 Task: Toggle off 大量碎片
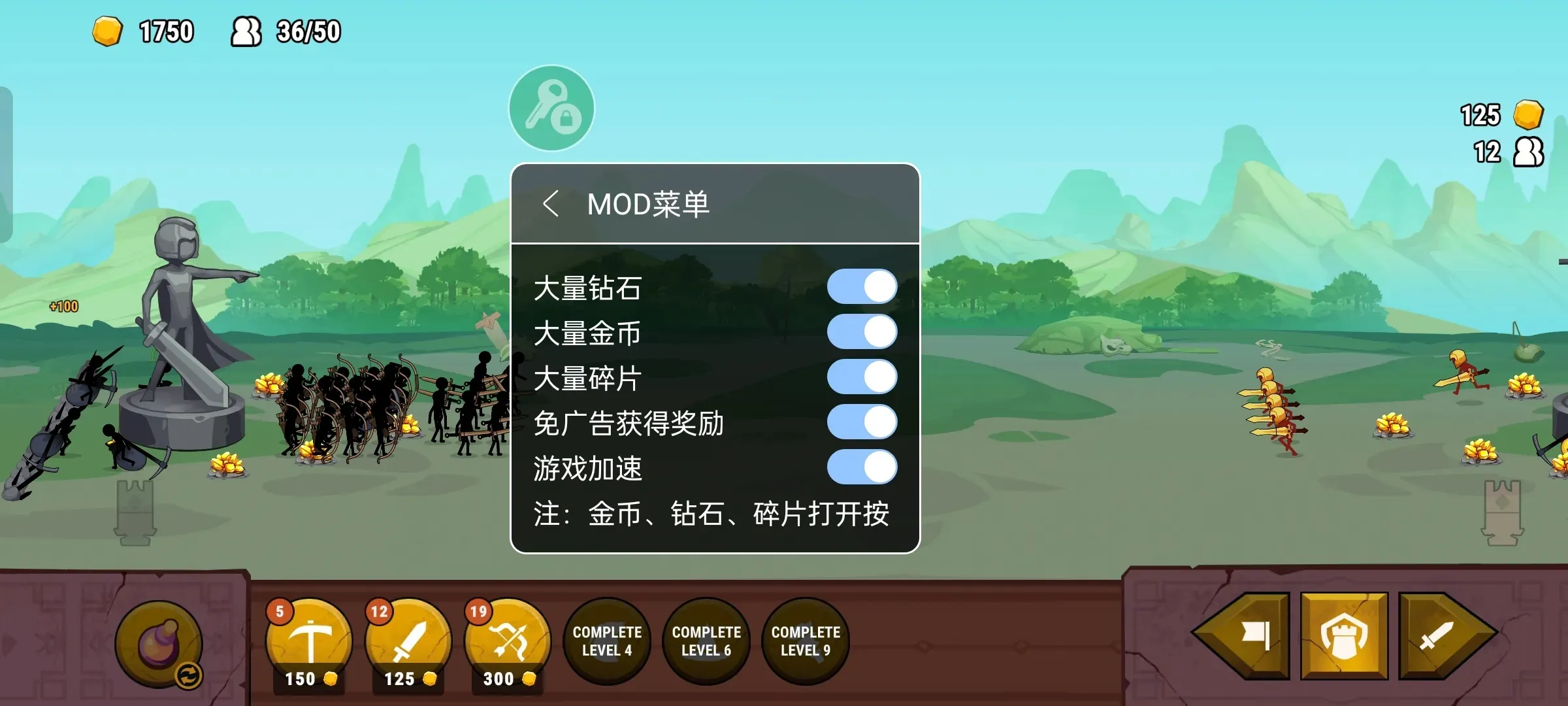coord(860,377)
